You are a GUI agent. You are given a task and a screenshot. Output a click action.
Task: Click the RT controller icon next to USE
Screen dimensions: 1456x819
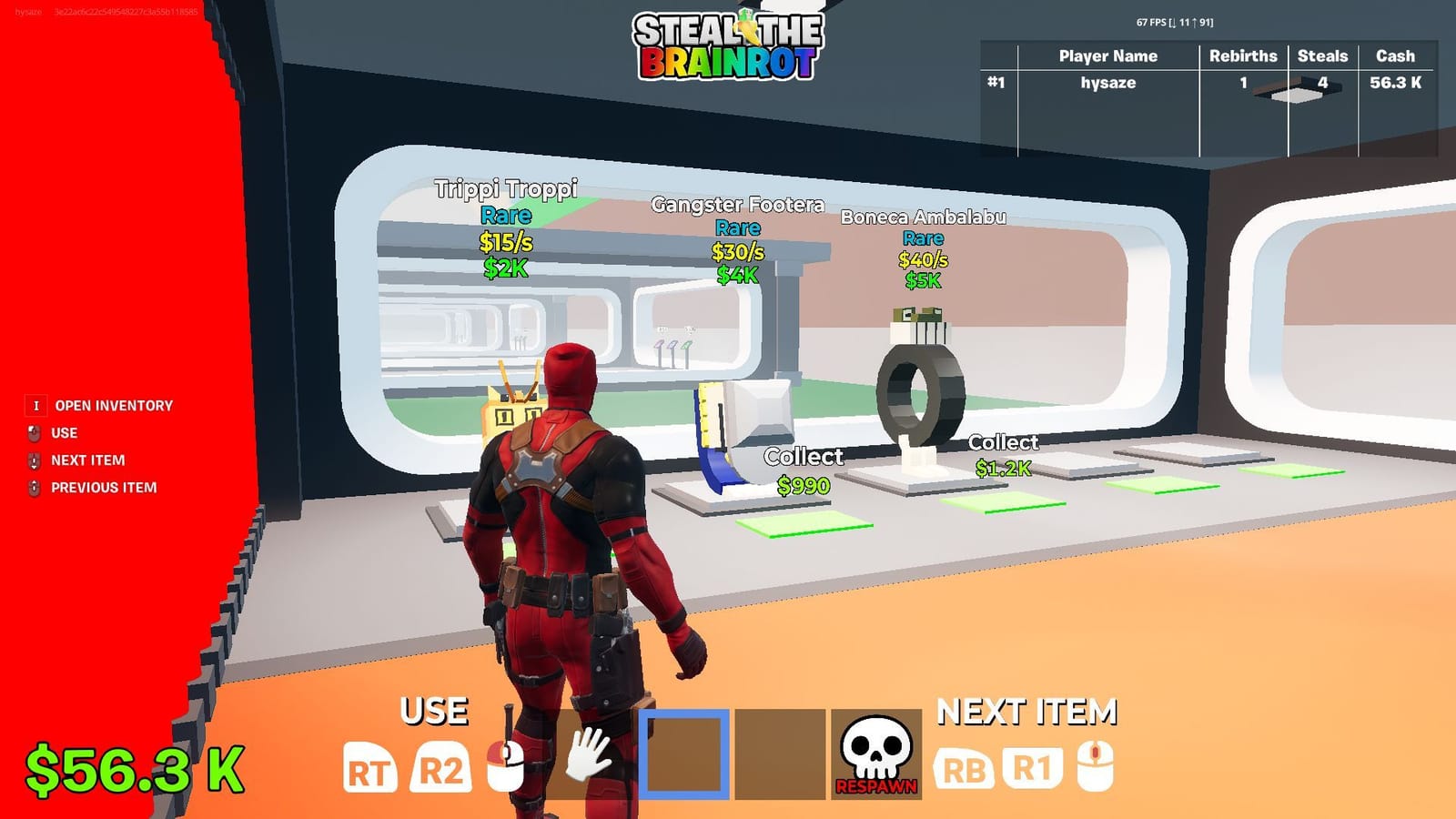tap(369, 769)
